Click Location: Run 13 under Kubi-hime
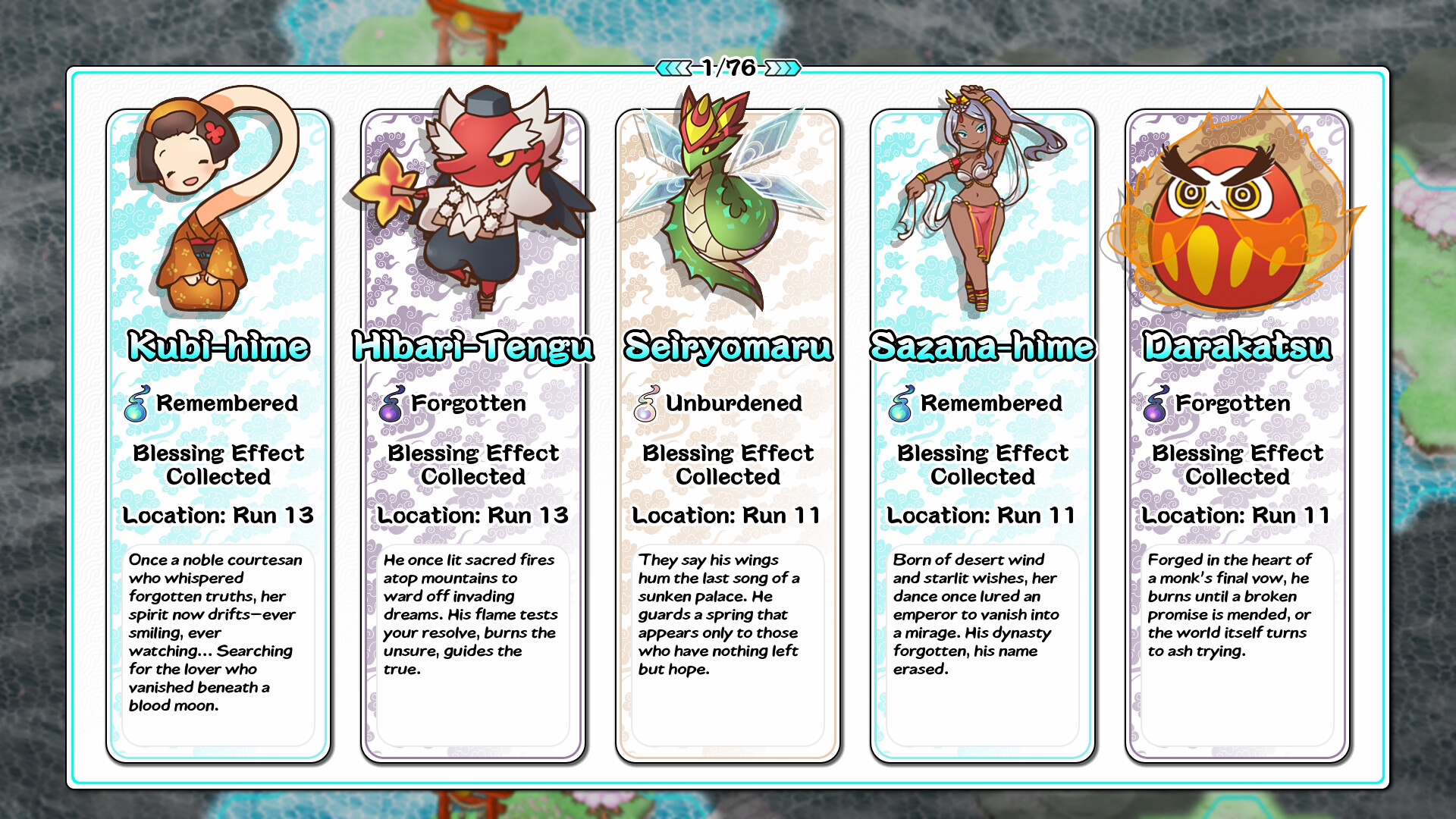Viewport: 1456px width, 819px height. coord(218,515)
